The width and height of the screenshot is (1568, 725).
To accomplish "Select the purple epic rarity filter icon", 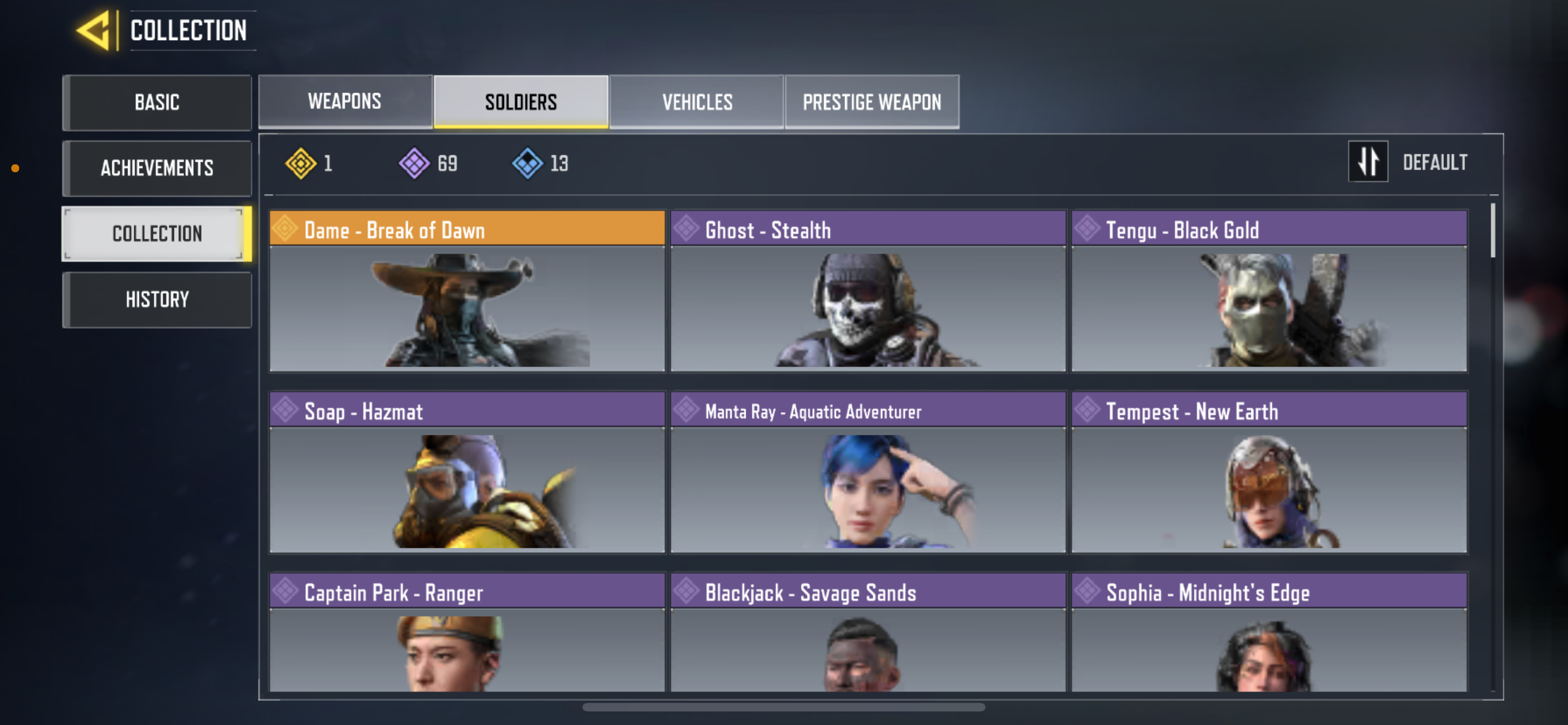I will pyautogui.click(x=413, y=162).
